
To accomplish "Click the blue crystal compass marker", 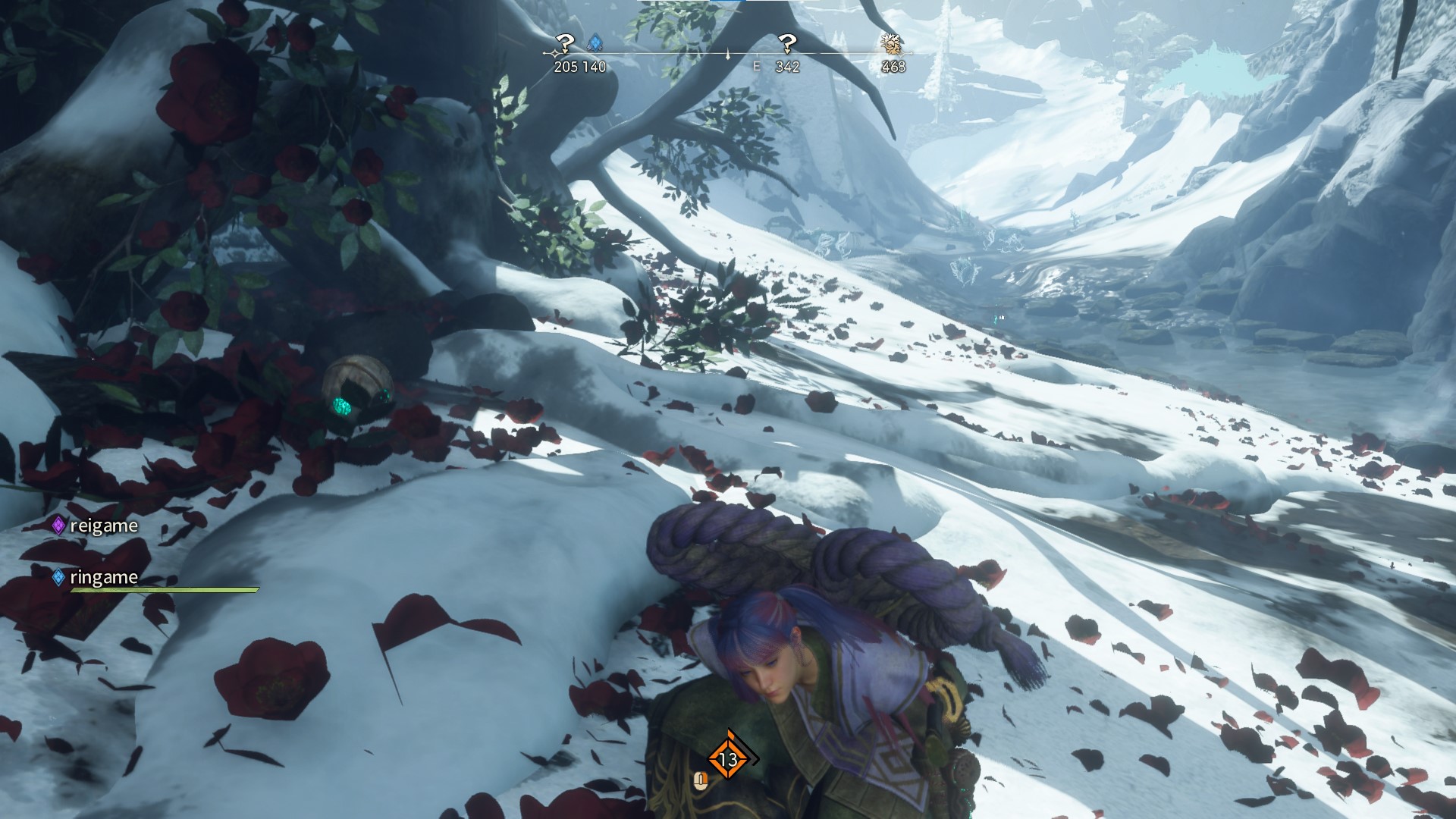I will click(595, 43).
